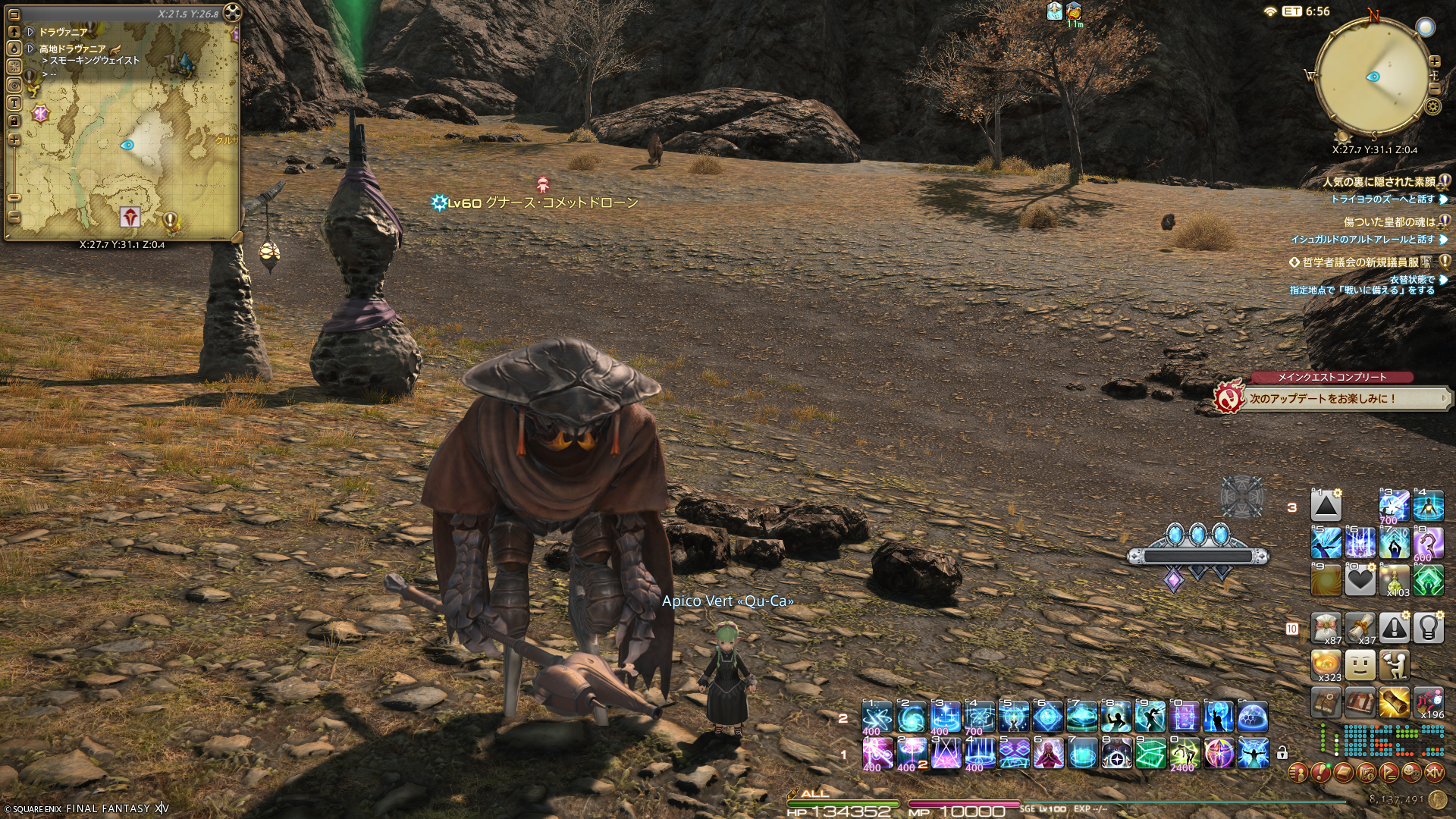Toggle the map lock padlock button
The width and height of the screenshot is (1456, 819).
(14, 121)
